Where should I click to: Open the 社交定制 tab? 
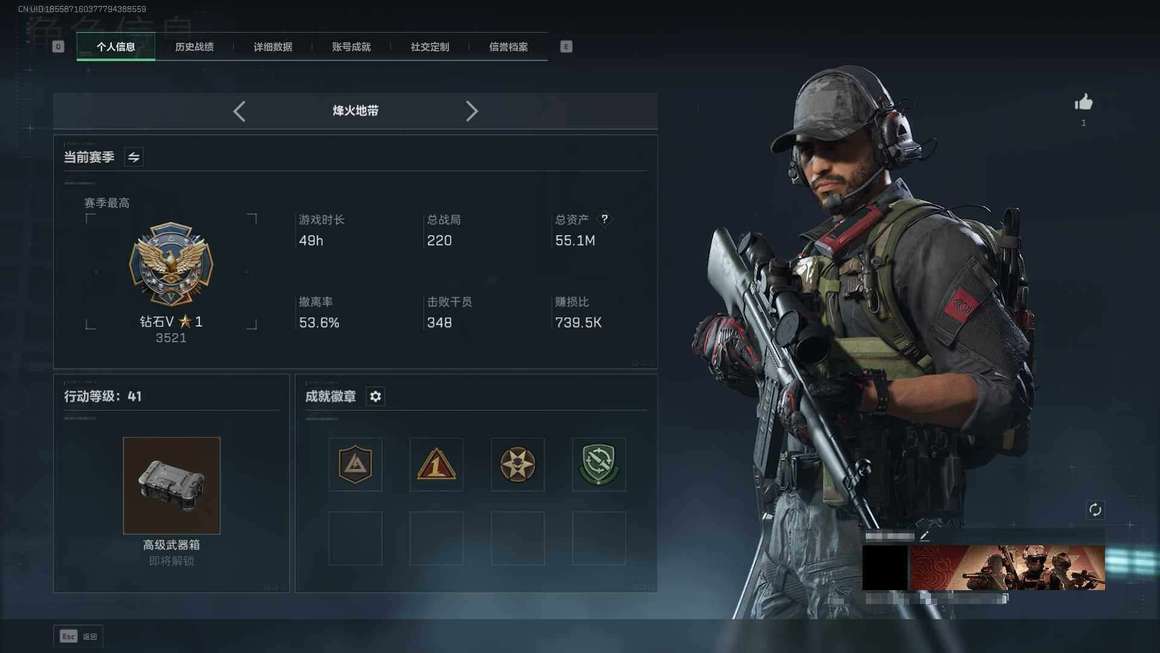tap(430, 47)
